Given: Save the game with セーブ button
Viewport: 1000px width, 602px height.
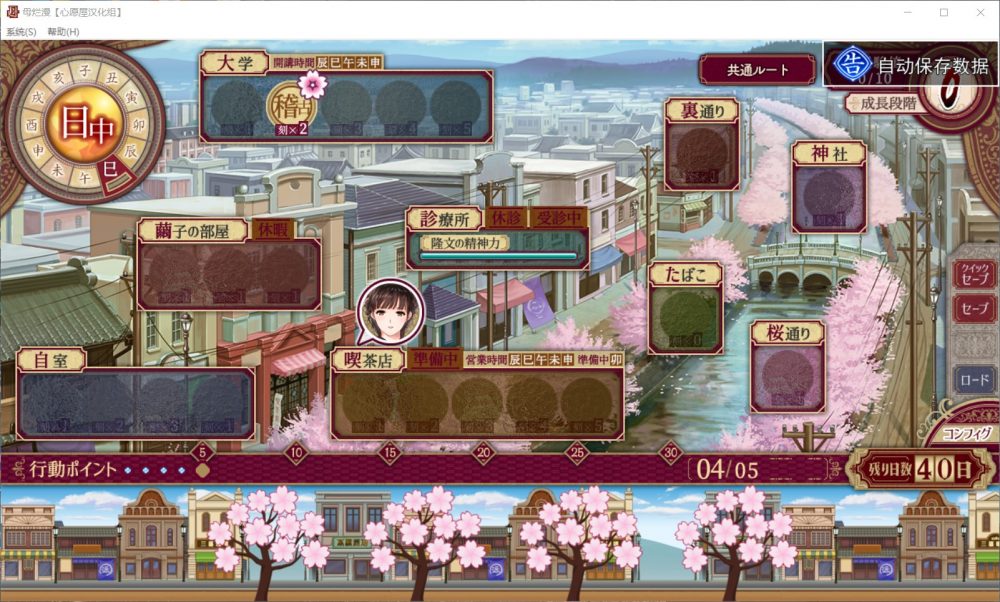Looking at the screenshot, I should point(974,311).
